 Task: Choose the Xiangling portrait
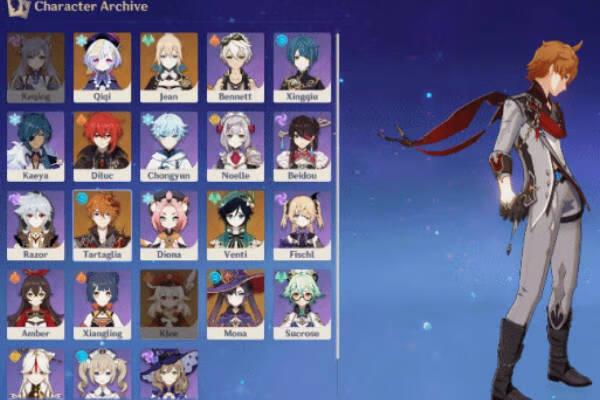pyautogui.click(x=102, y=302)
